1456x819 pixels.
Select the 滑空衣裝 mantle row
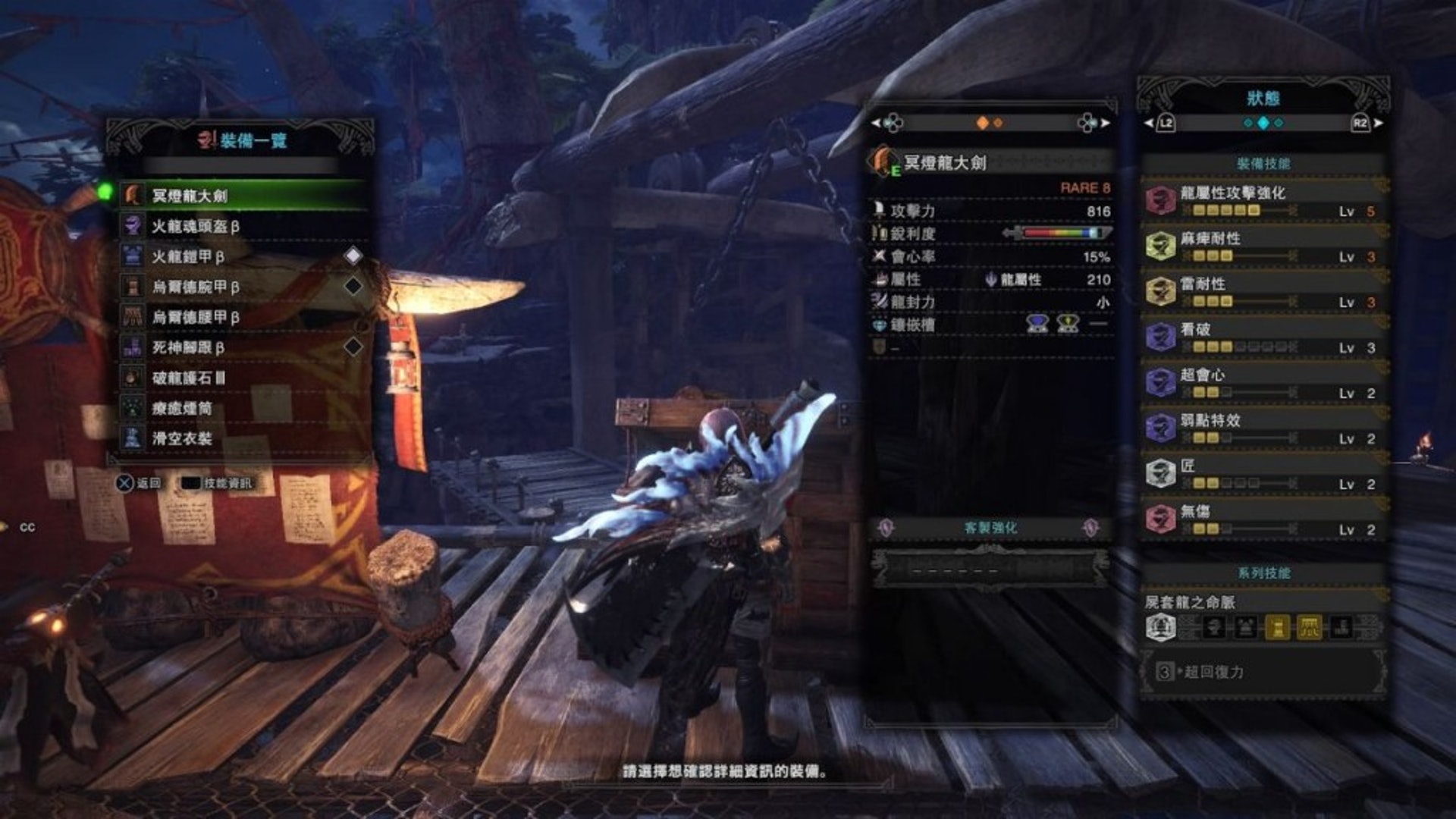[243, 438]
